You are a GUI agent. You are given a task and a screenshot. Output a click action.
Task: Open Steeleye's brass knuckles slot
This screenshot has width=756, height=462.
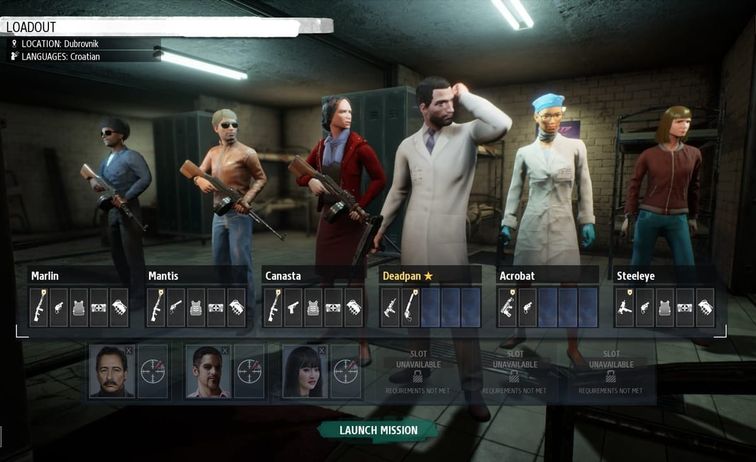pyautogui.click(x=705, y=308)
